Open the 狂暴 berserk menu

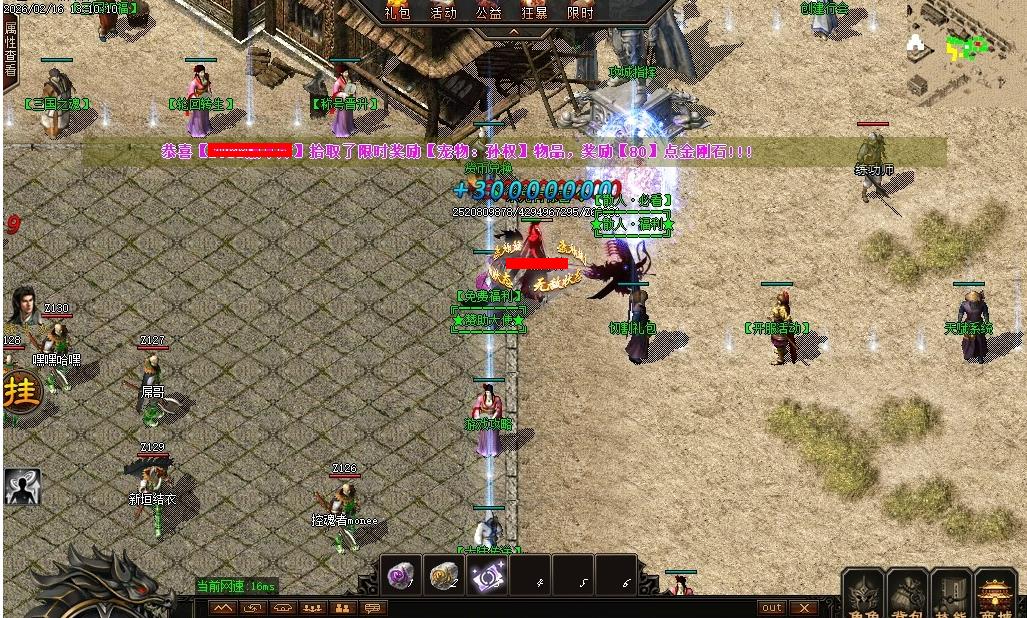(535, 13)
